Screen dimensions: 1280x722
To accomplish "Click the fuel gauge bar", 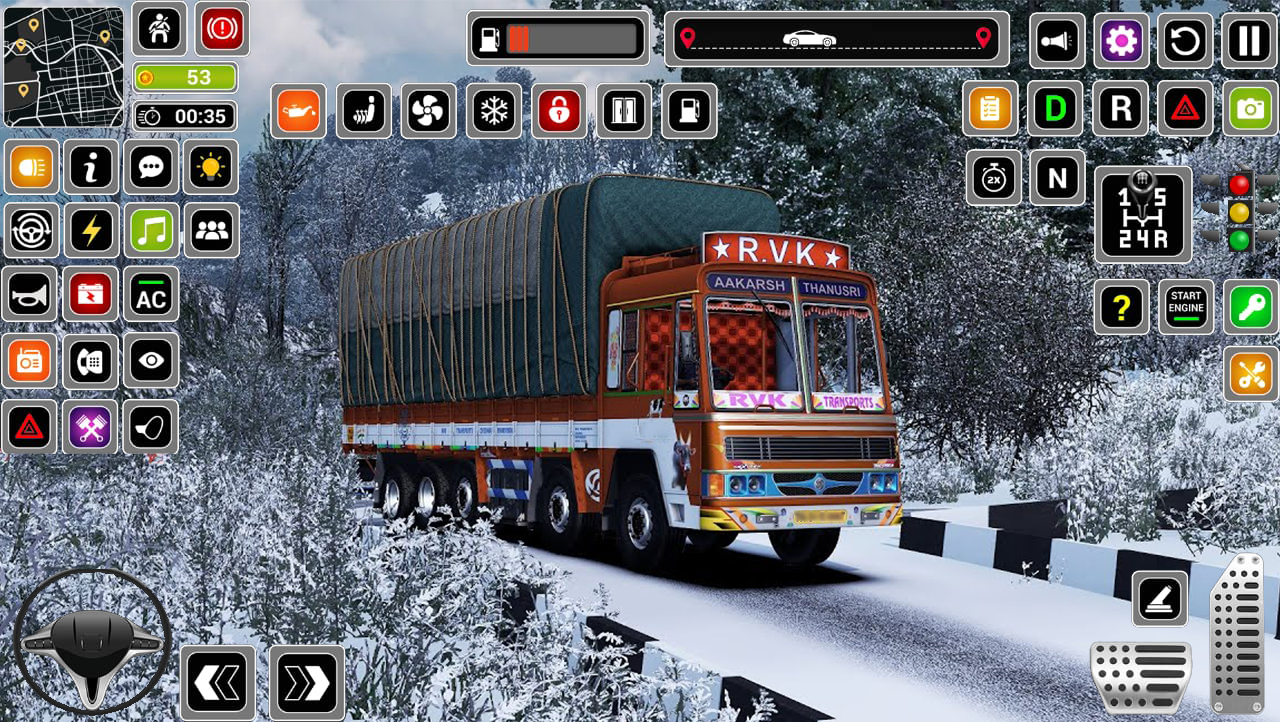I will coord(557,38).
